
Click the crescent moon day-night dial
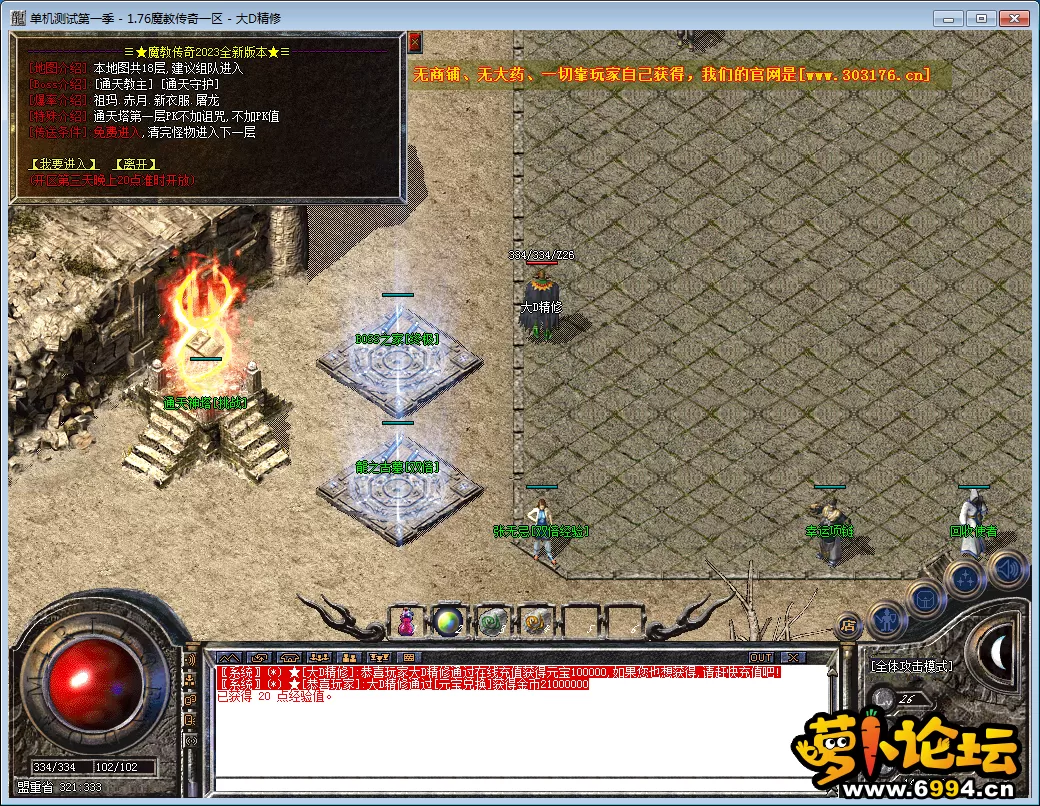(x=996, y=652)
